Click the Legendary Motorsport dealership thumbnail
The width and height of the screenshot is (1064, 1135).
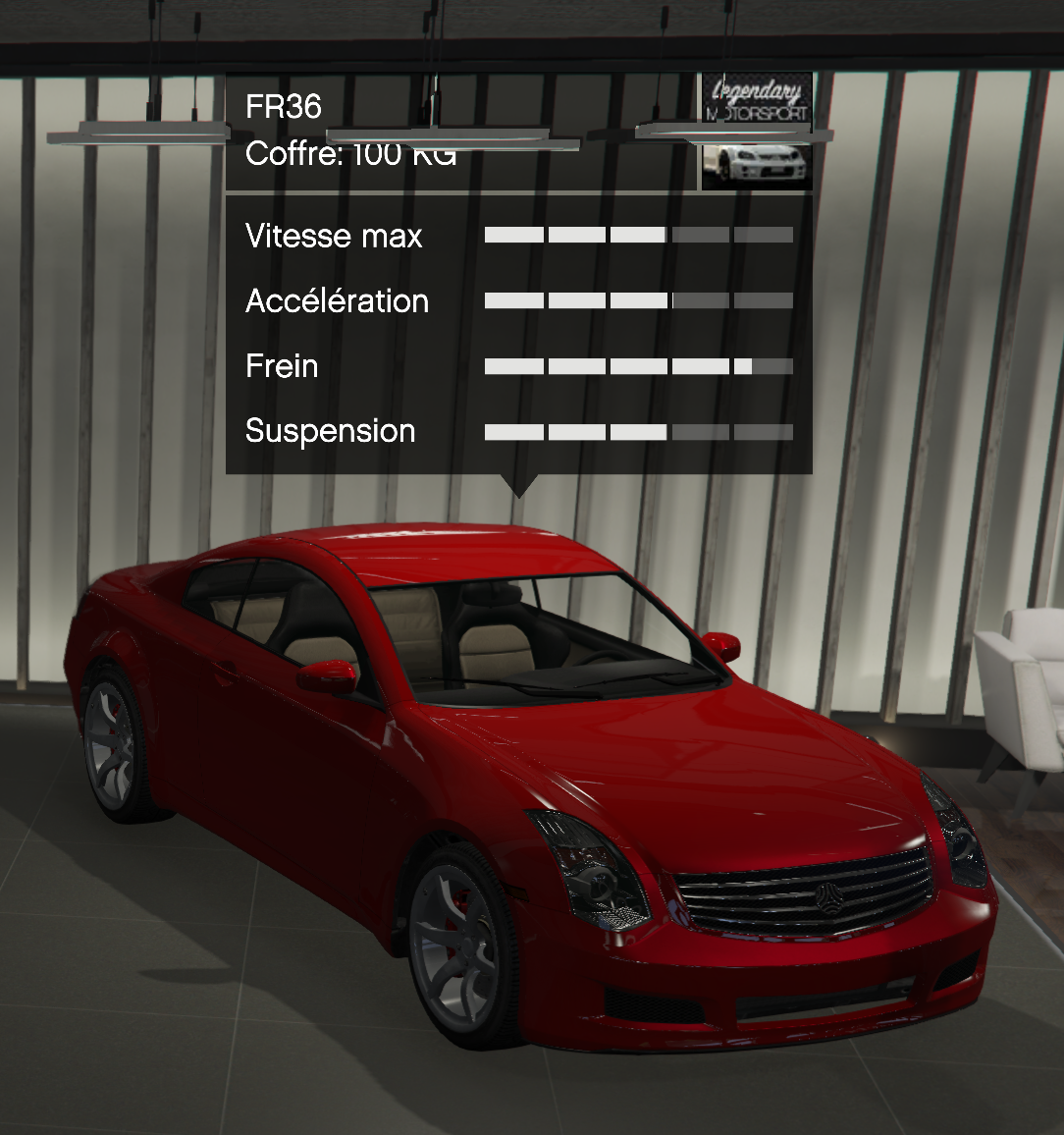coord(757,131)
